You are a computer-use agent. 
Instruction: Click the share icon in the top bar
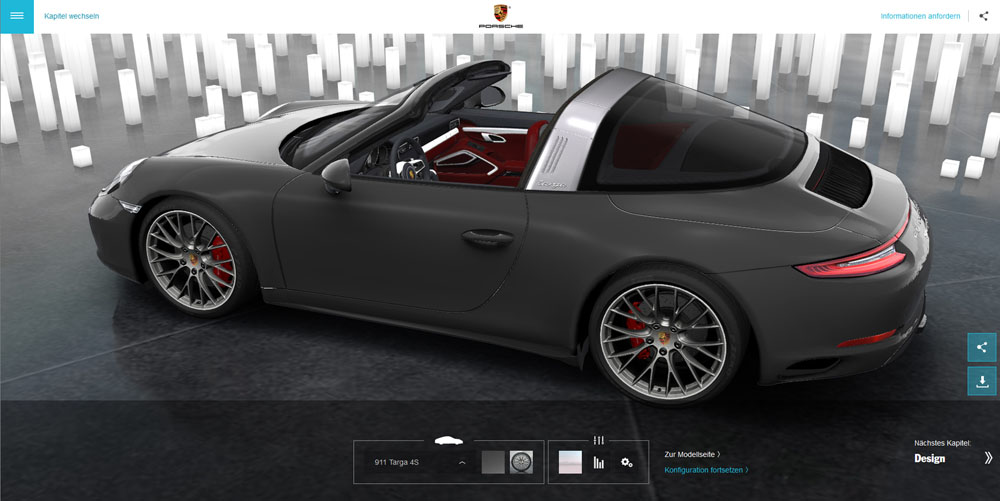[984, 16]
